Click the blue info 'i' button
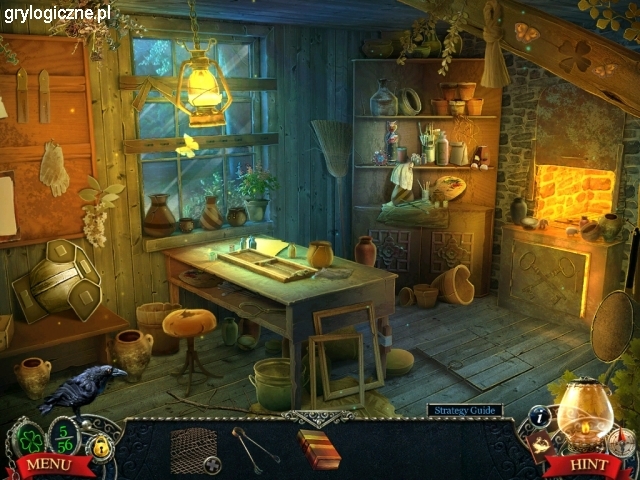640x480 pixels. pyautogui.click(x=541, y=416)
